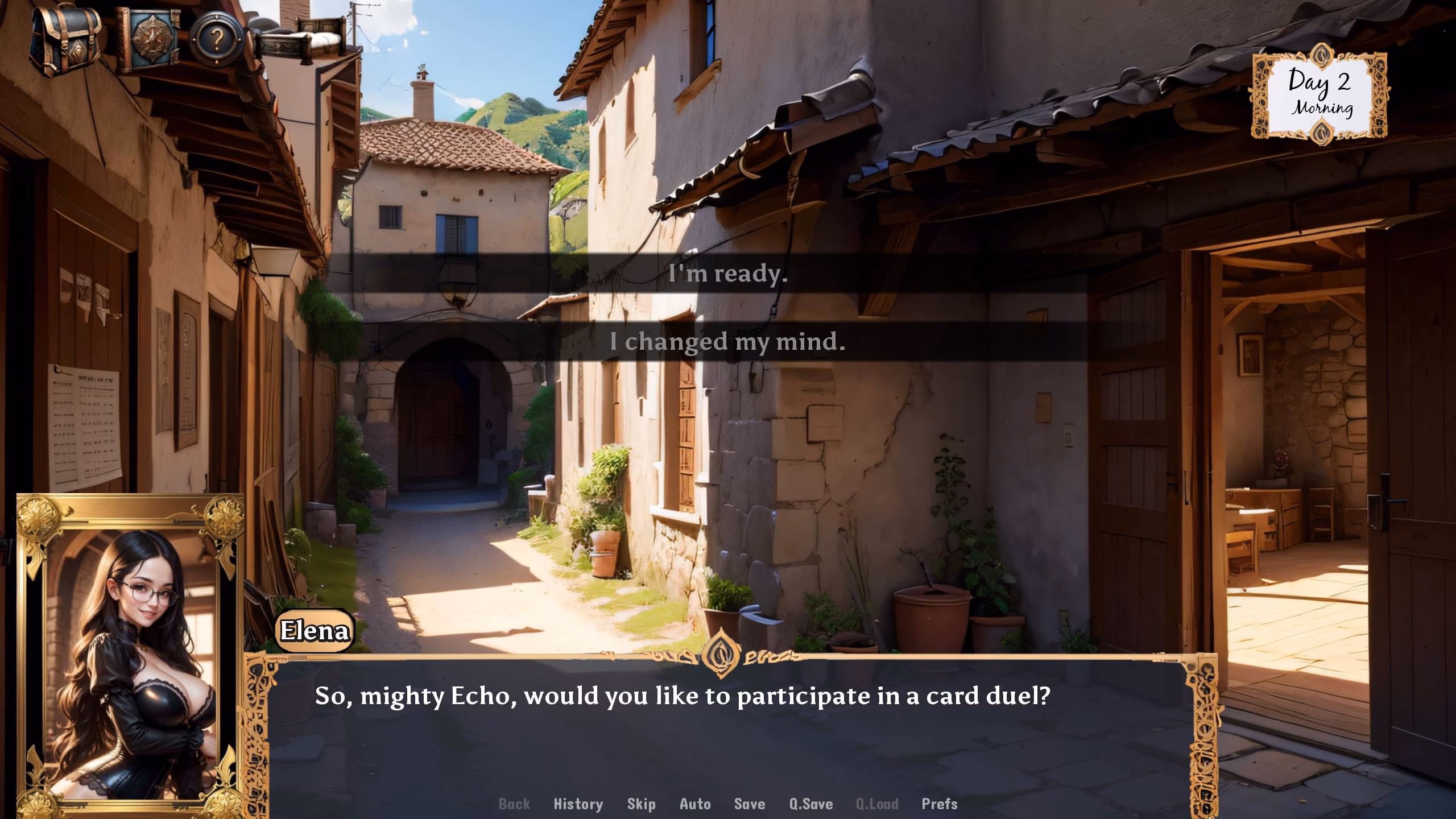Load the quick save via Q.Load
Screen dimensions: 1456x819
click(878, 804)
